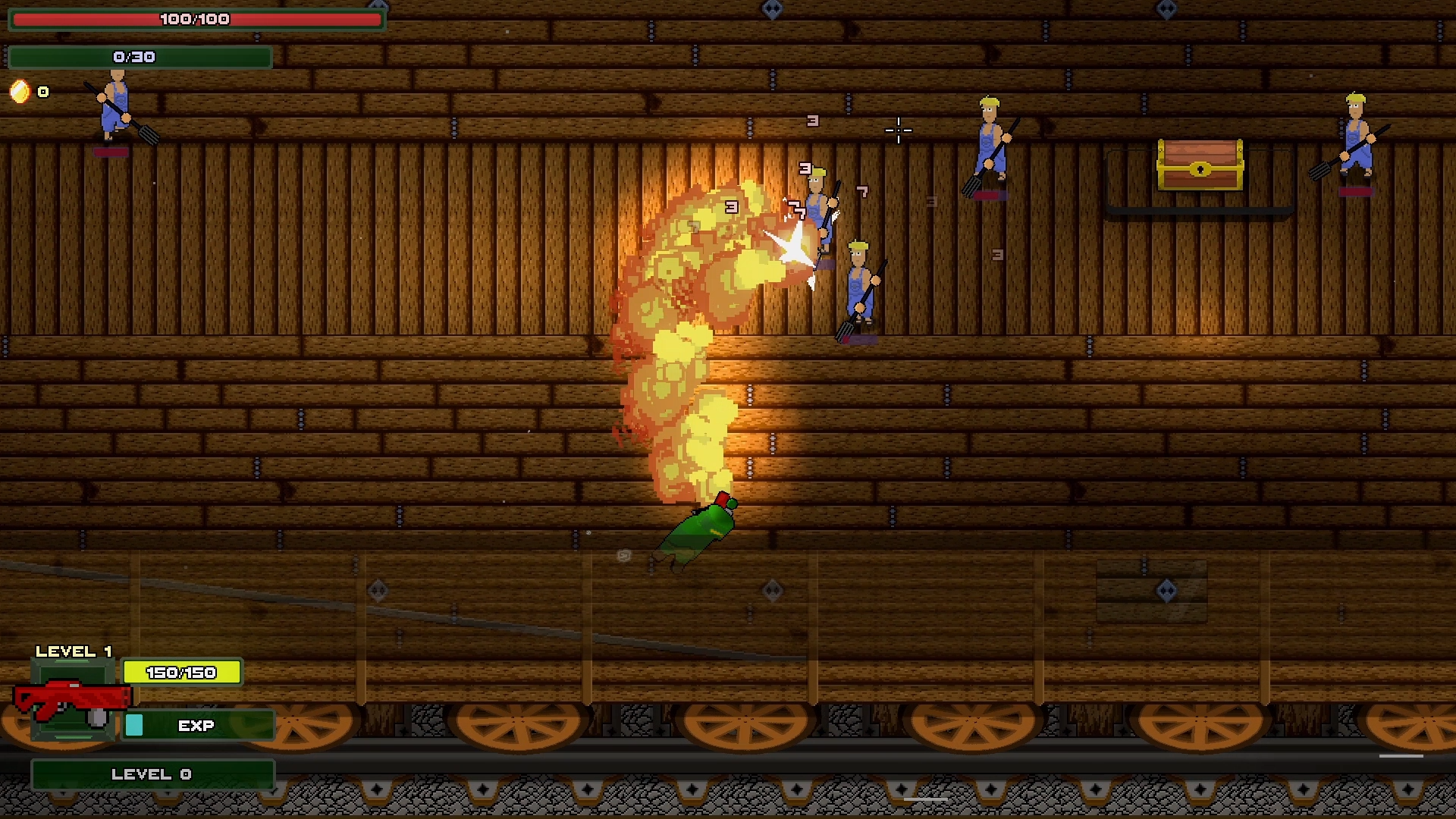Click the green jetpack player character
1456x819 pixels.
[694, 531]
